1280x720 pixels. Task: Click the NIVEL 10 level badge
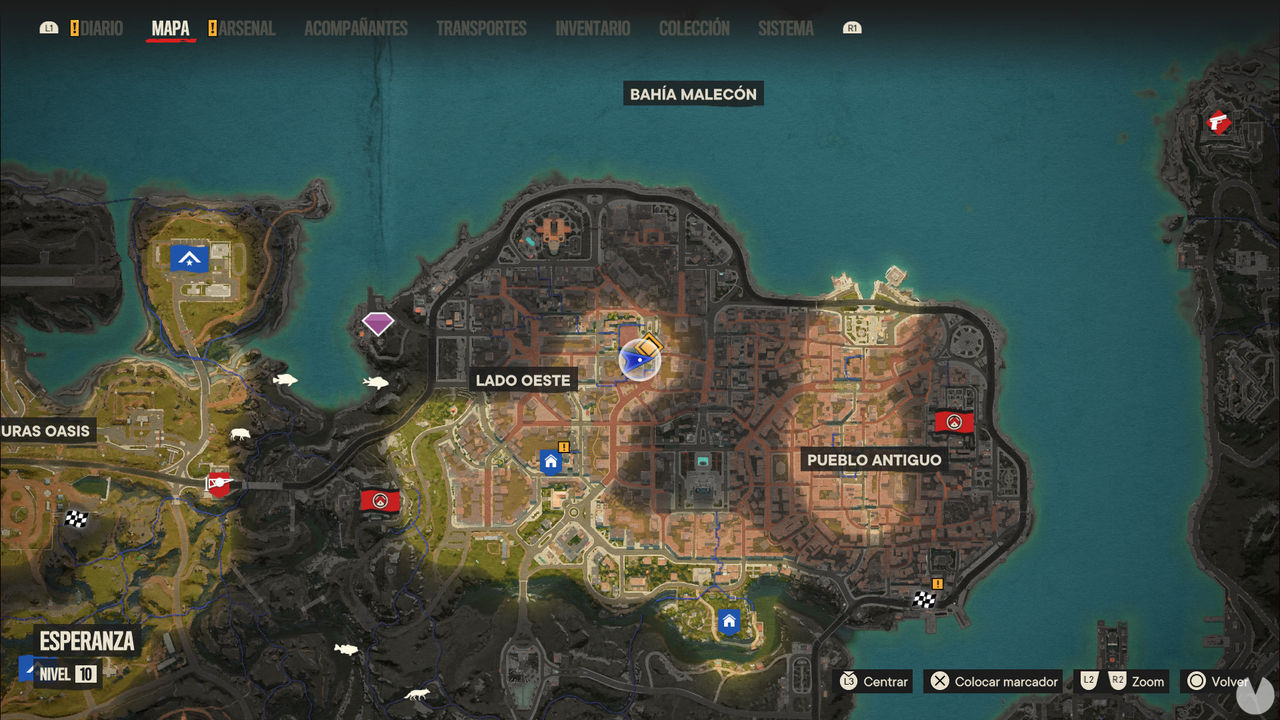coord(66,674)
